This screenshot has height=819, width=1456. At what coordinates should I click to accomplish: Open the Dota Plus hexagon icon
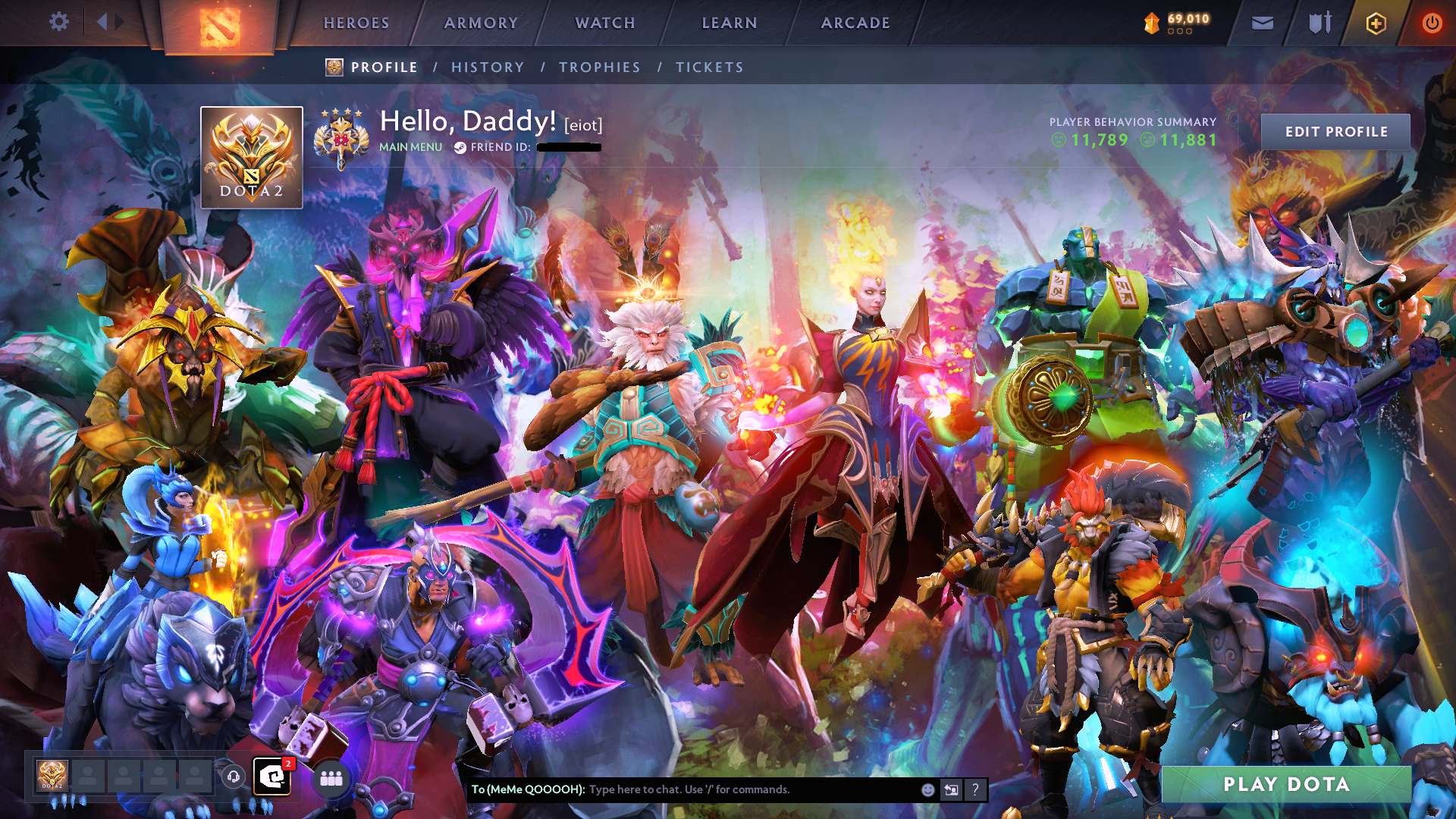point(1376,23)
